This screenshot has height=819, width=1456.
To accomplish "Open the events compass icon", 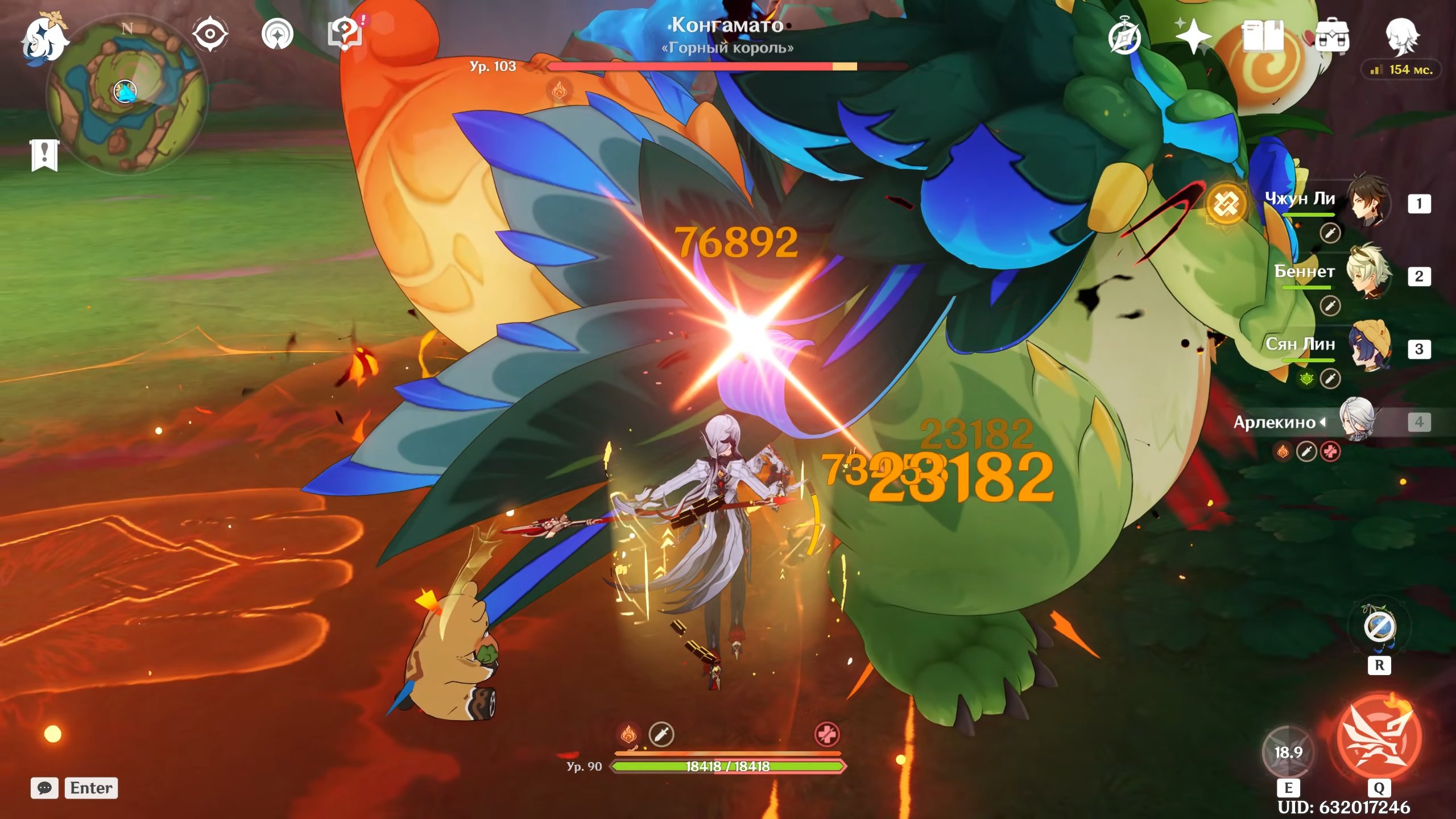I will [1124, 38].
